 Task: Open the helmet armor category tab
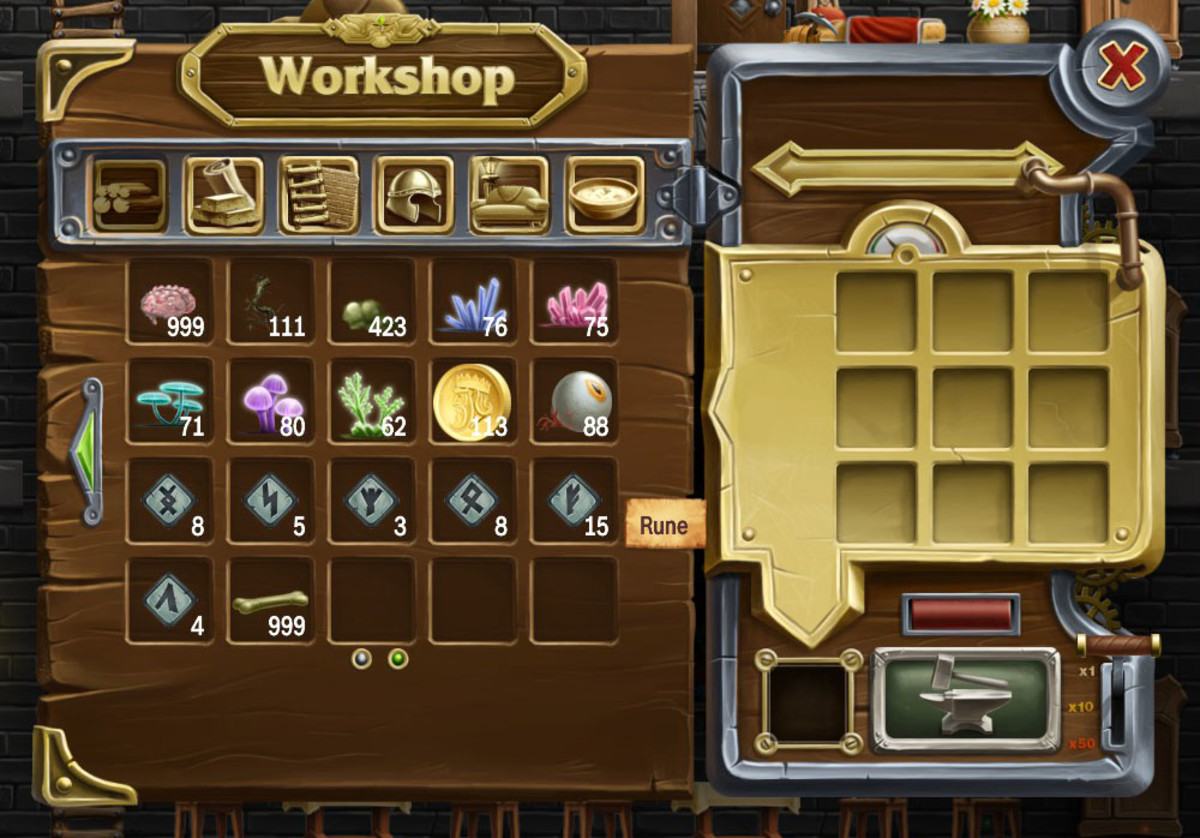click(414, 195)
